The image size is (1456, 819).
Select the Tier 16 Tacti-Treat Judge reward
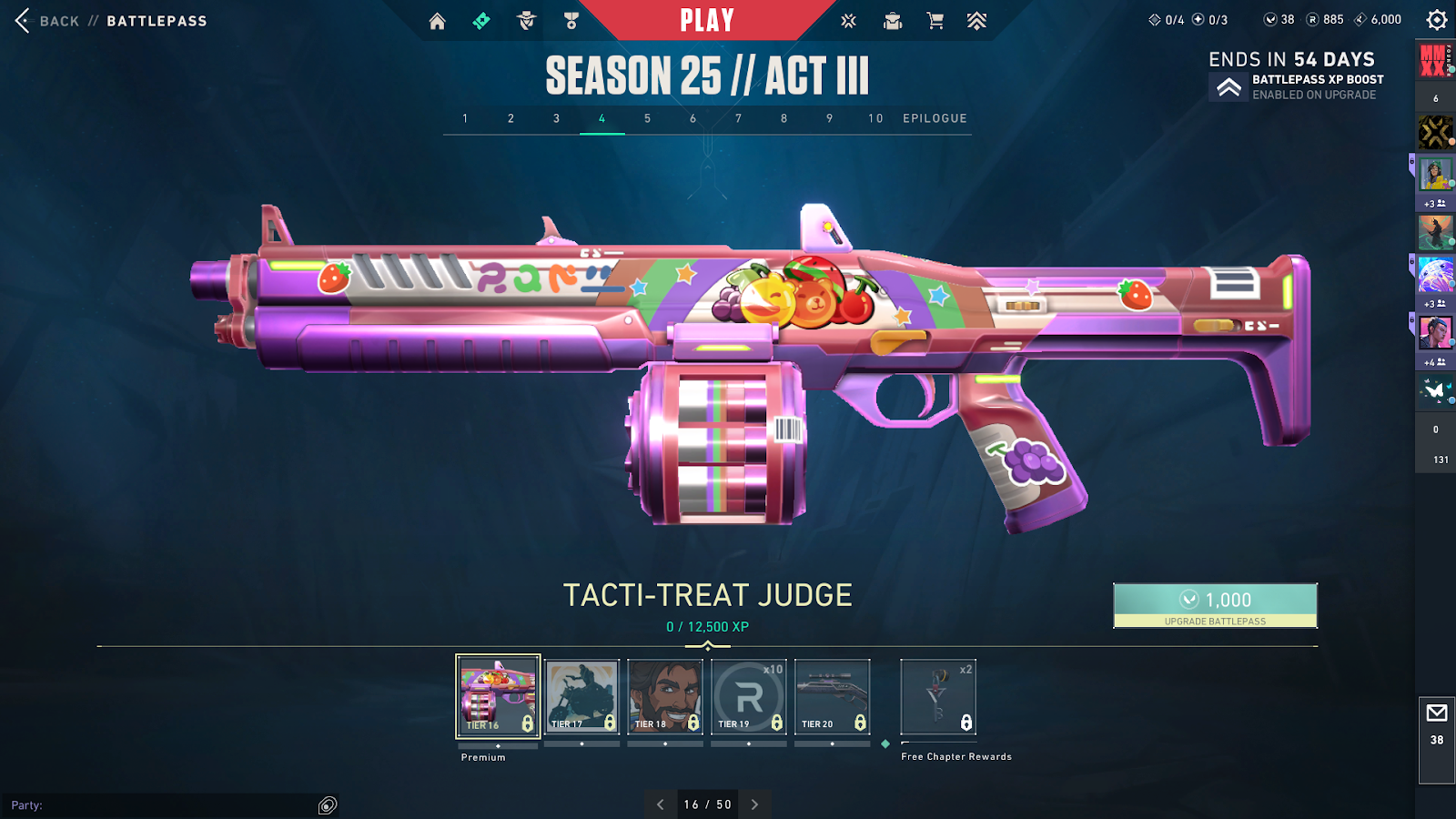tap(498, 696)
